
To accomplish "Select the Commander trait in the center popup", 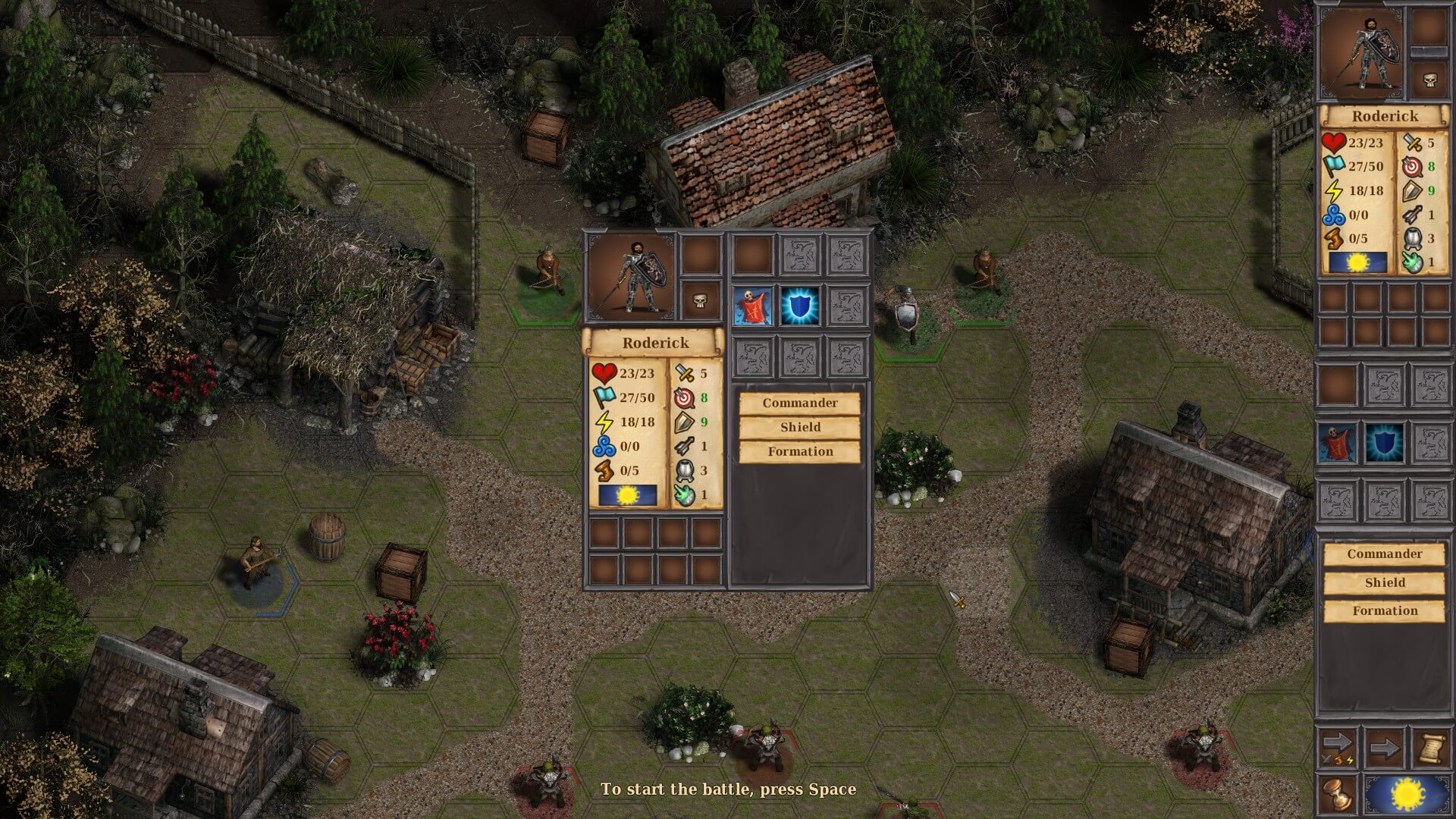I will (800, 403).
